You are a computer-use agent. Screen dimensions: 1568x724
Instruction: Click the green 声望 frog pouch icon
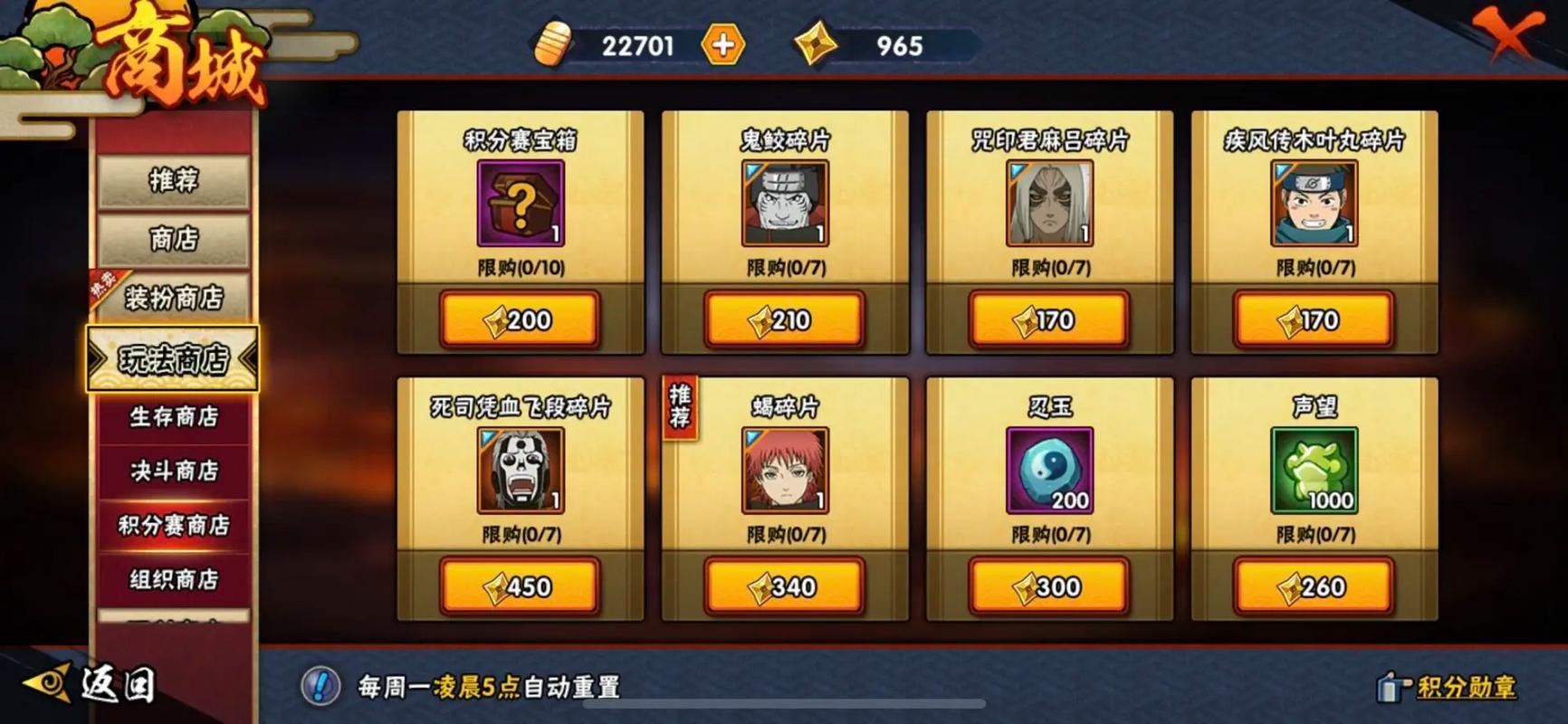point(1314,470)
